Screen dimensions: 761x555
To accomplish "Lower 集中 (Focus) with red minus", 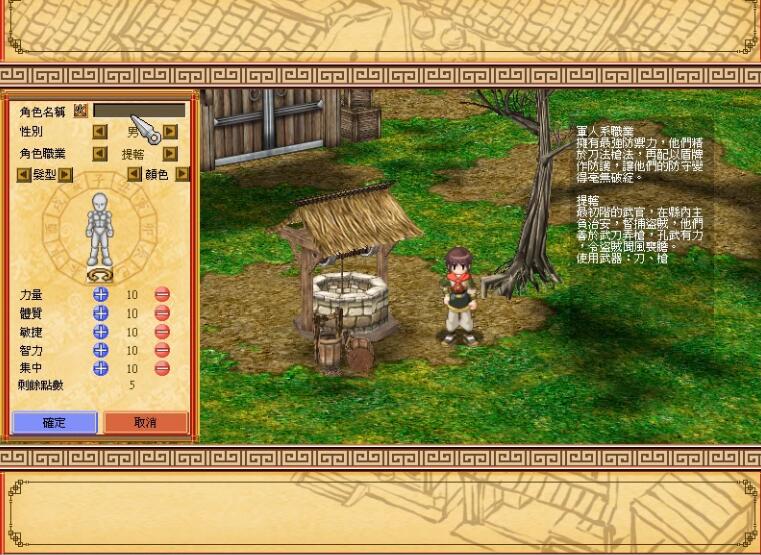I will coord(162,368).
